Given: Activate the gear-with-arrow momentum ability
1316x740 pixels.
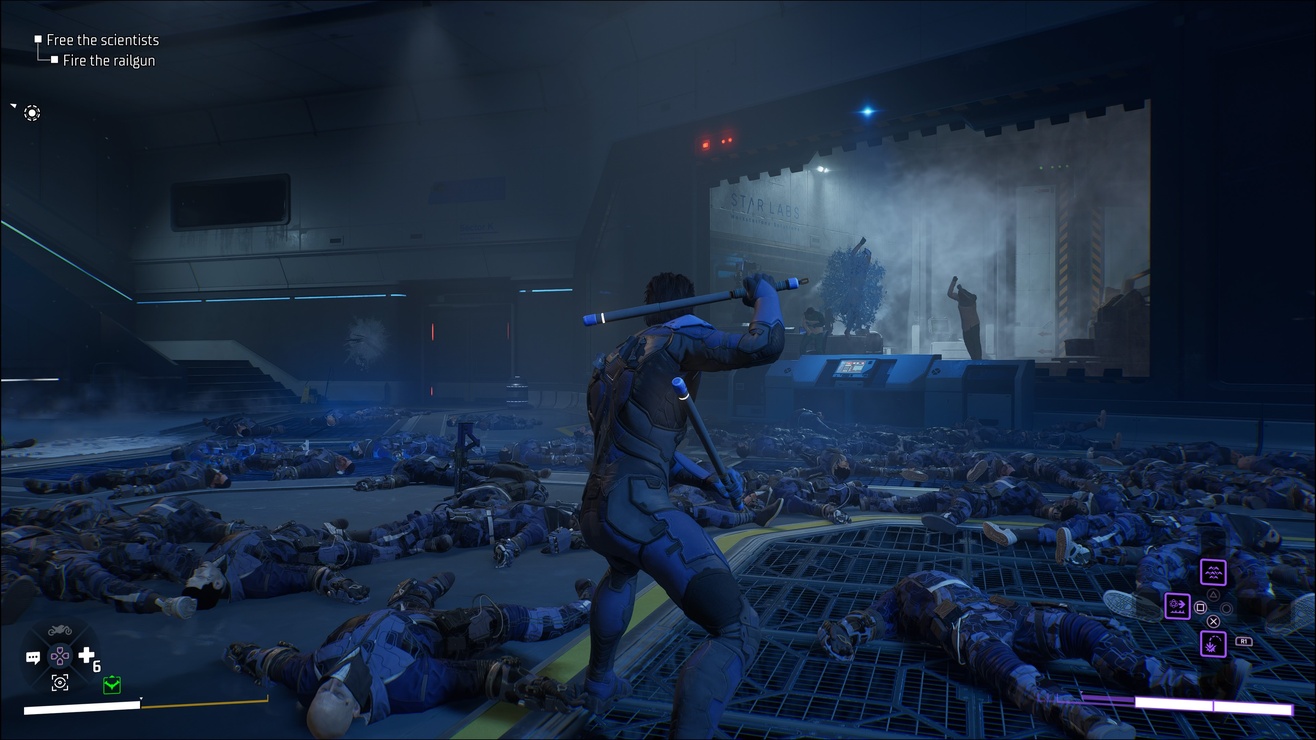Looking at the screenshot, I should 1177,606.
